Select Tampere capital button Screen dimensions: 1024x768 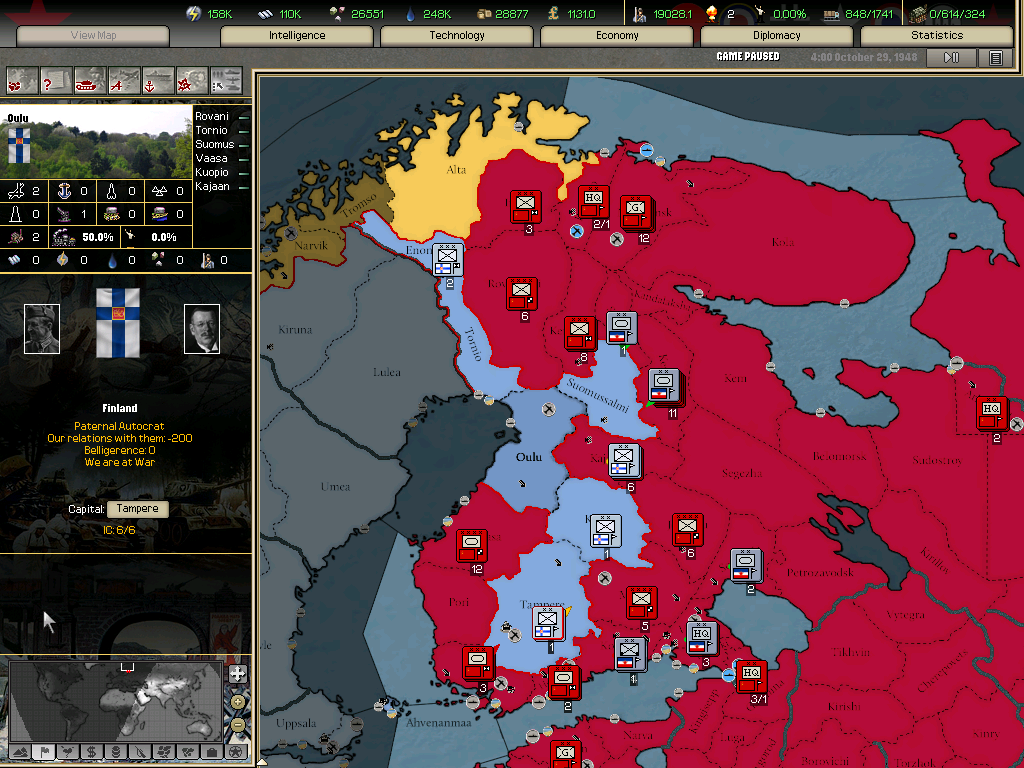137,509
